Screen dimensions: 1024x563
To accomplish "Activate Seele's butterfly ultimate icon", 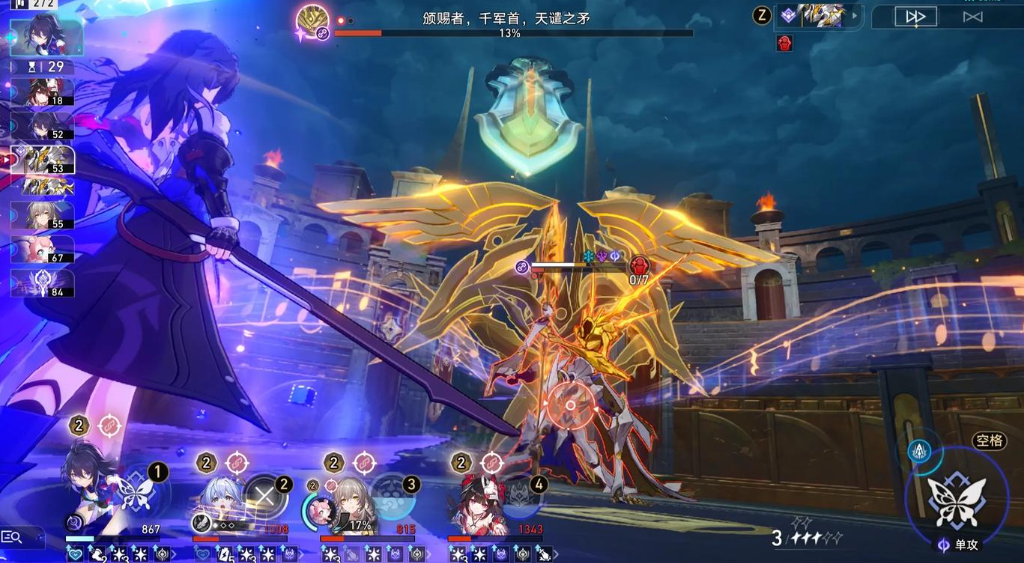I will click(133, 490).
